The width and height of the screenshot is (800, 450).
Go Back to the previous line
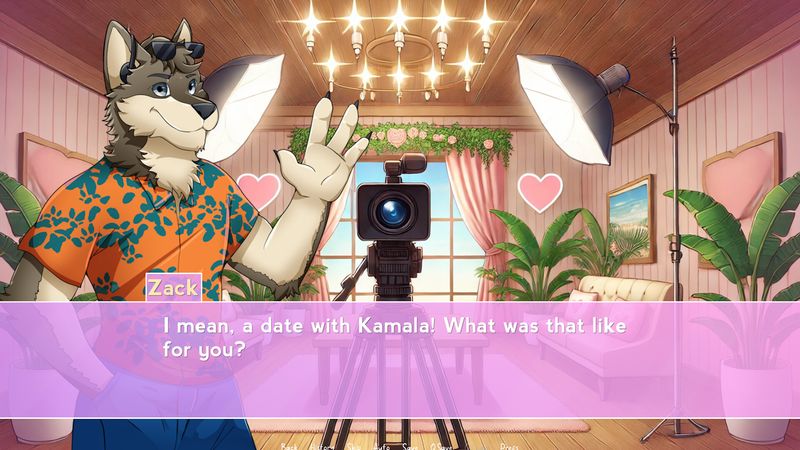pos(290,444)
